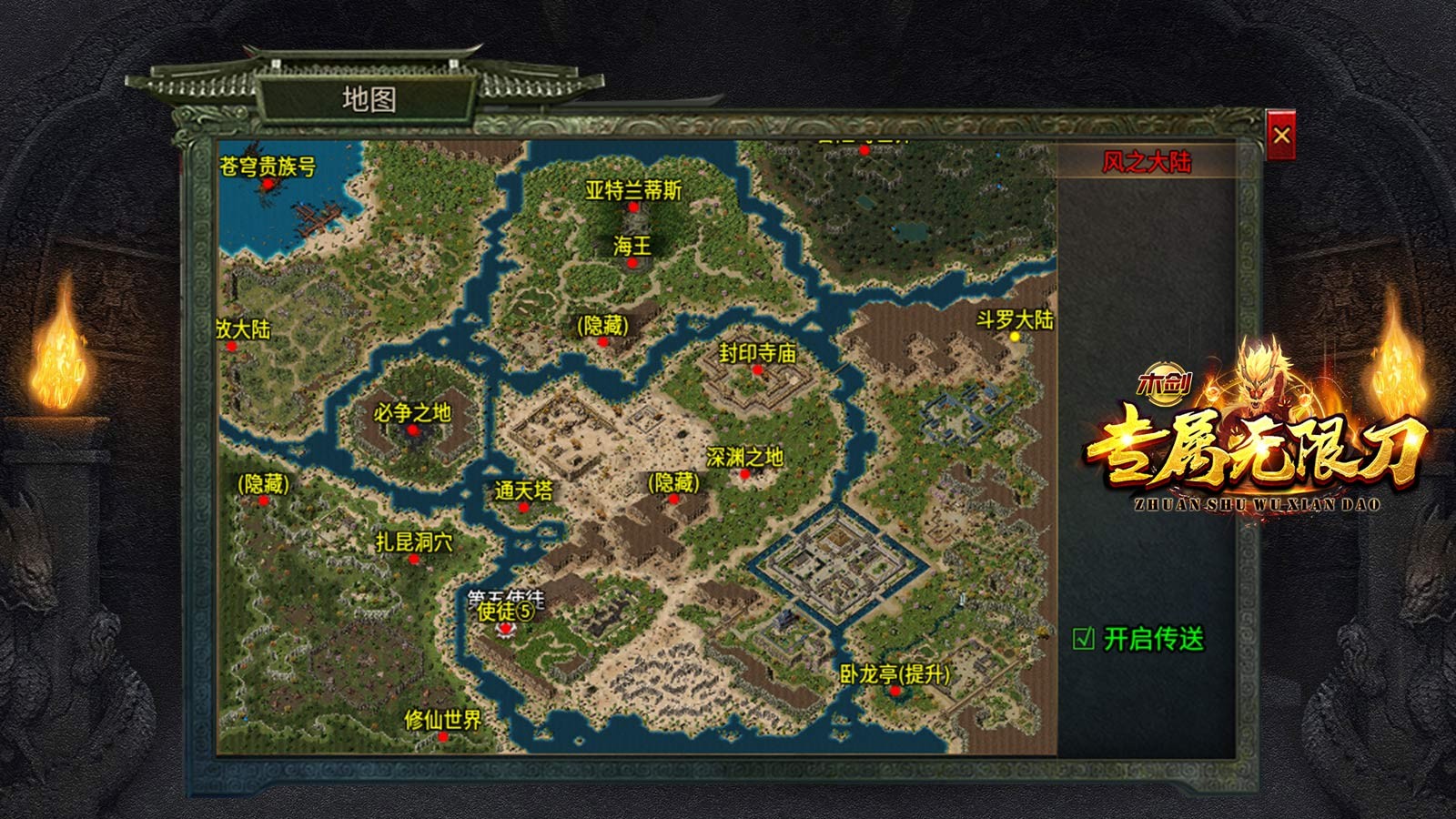Click the 海王 marker on the map
Screen dimensions: 1456x819
tap(632, 262)
